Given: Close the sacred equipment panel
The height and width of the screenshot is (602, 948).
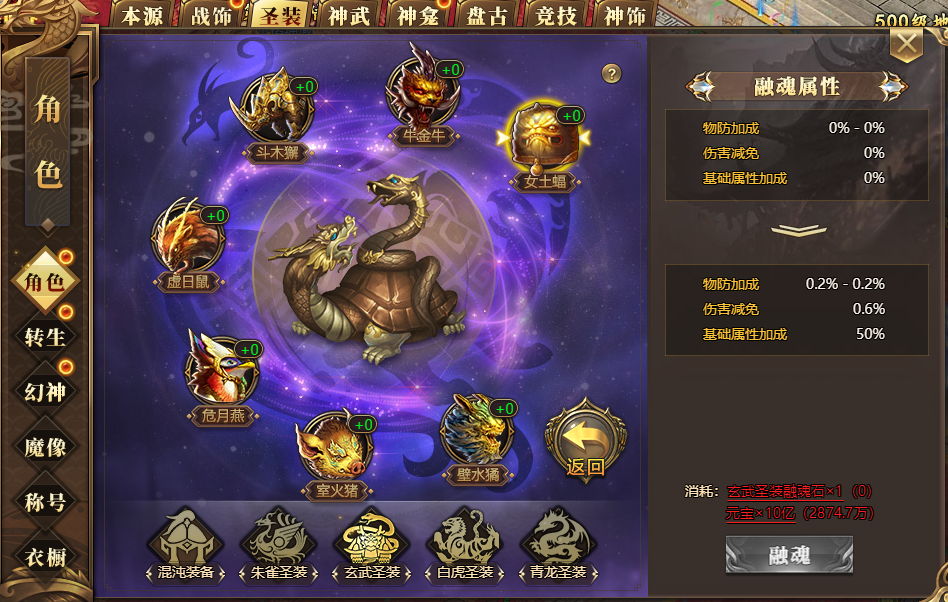Looking at the screenshot, I should (906, 44).
